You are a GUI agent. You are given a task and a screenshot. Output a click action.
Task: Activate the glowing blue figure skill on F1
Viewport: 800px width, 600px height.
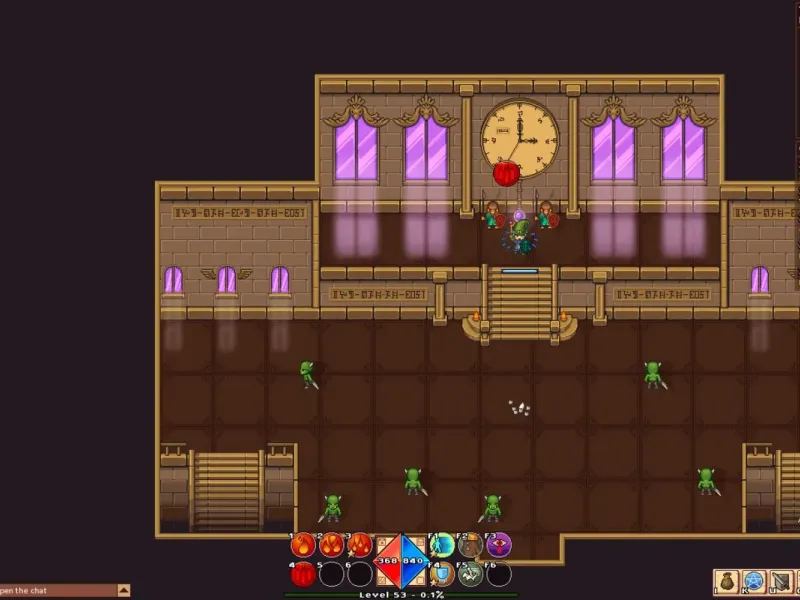click(x=442, y=545)
